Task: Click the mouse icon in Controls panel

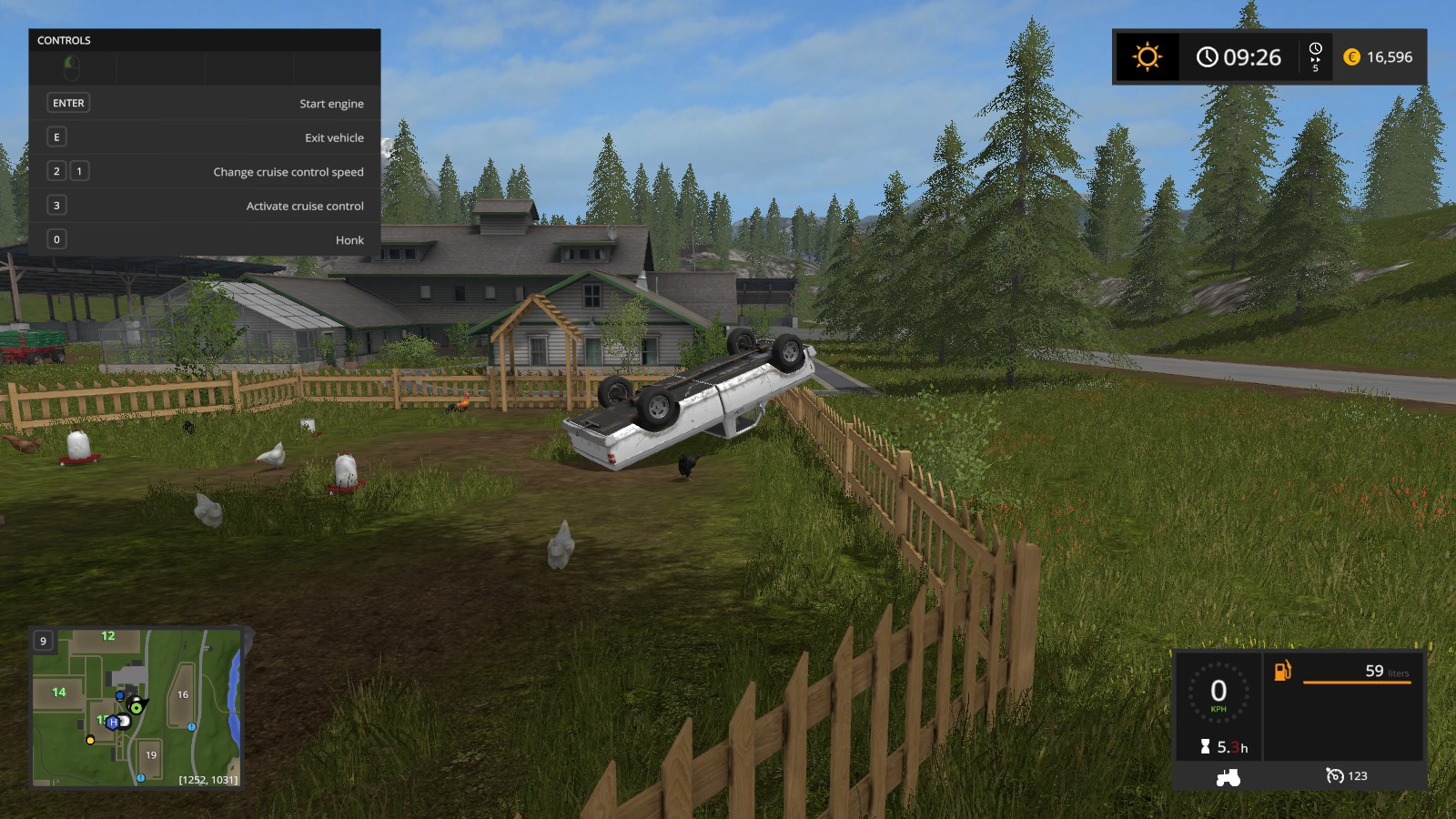Action: 72,68
